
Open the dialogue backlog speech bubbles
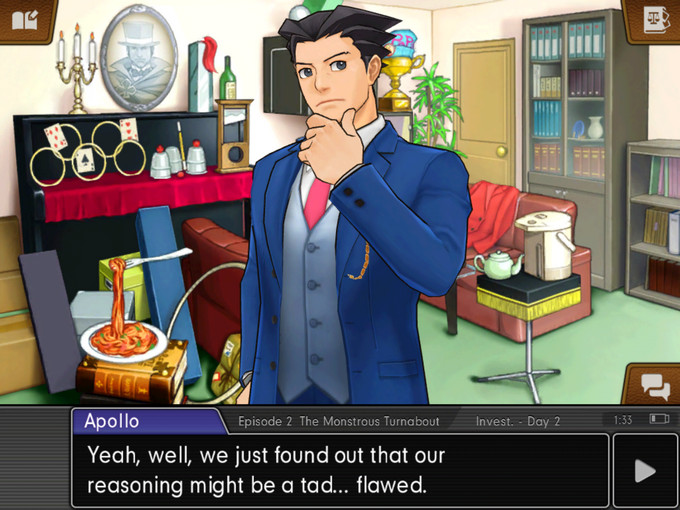pyautogui.click(x=654, y=385)
